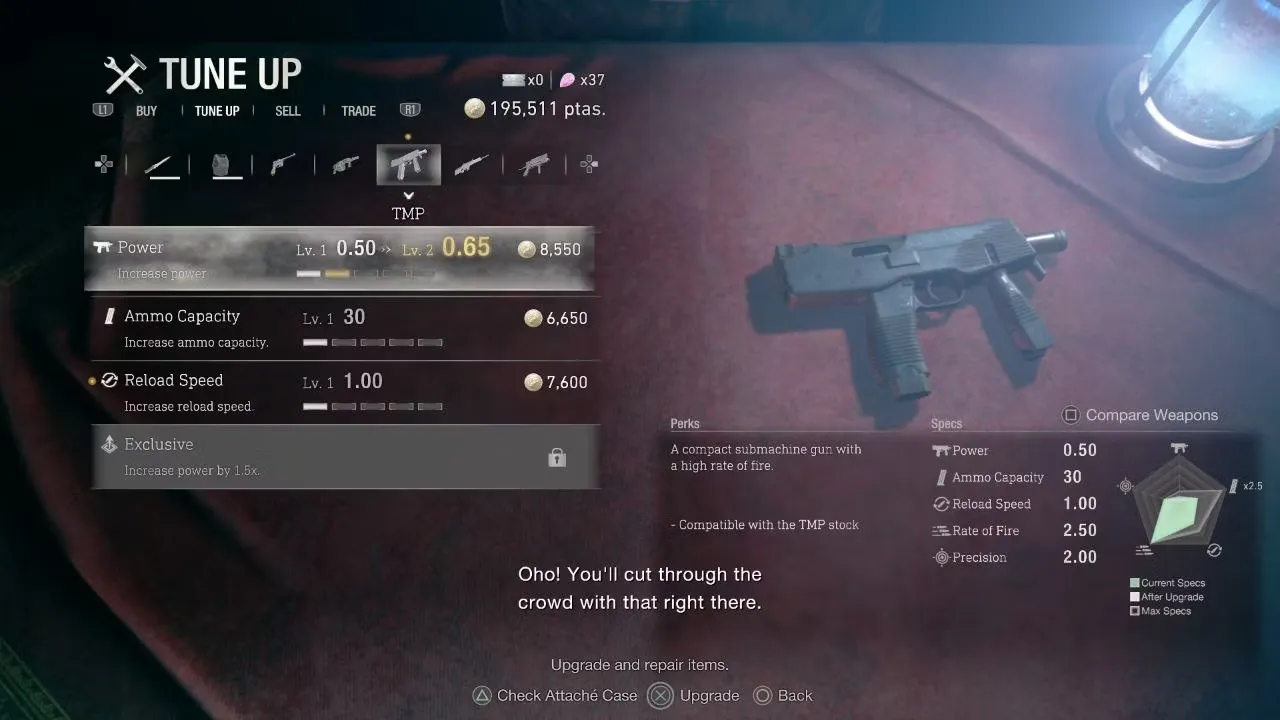Go to the TRADE tab
This screenshot has height=720, width=1280.
tap(358, 111)
